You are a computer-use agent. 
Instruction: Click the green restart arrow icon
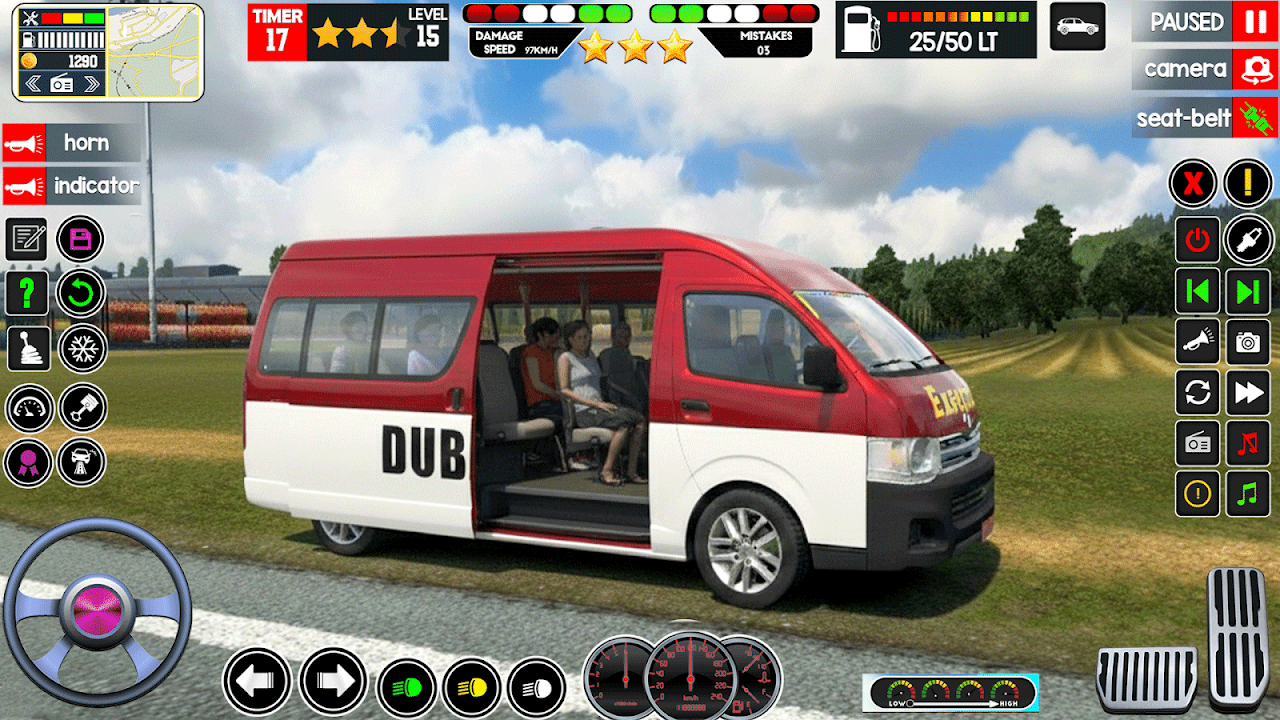tap(81, 293)
